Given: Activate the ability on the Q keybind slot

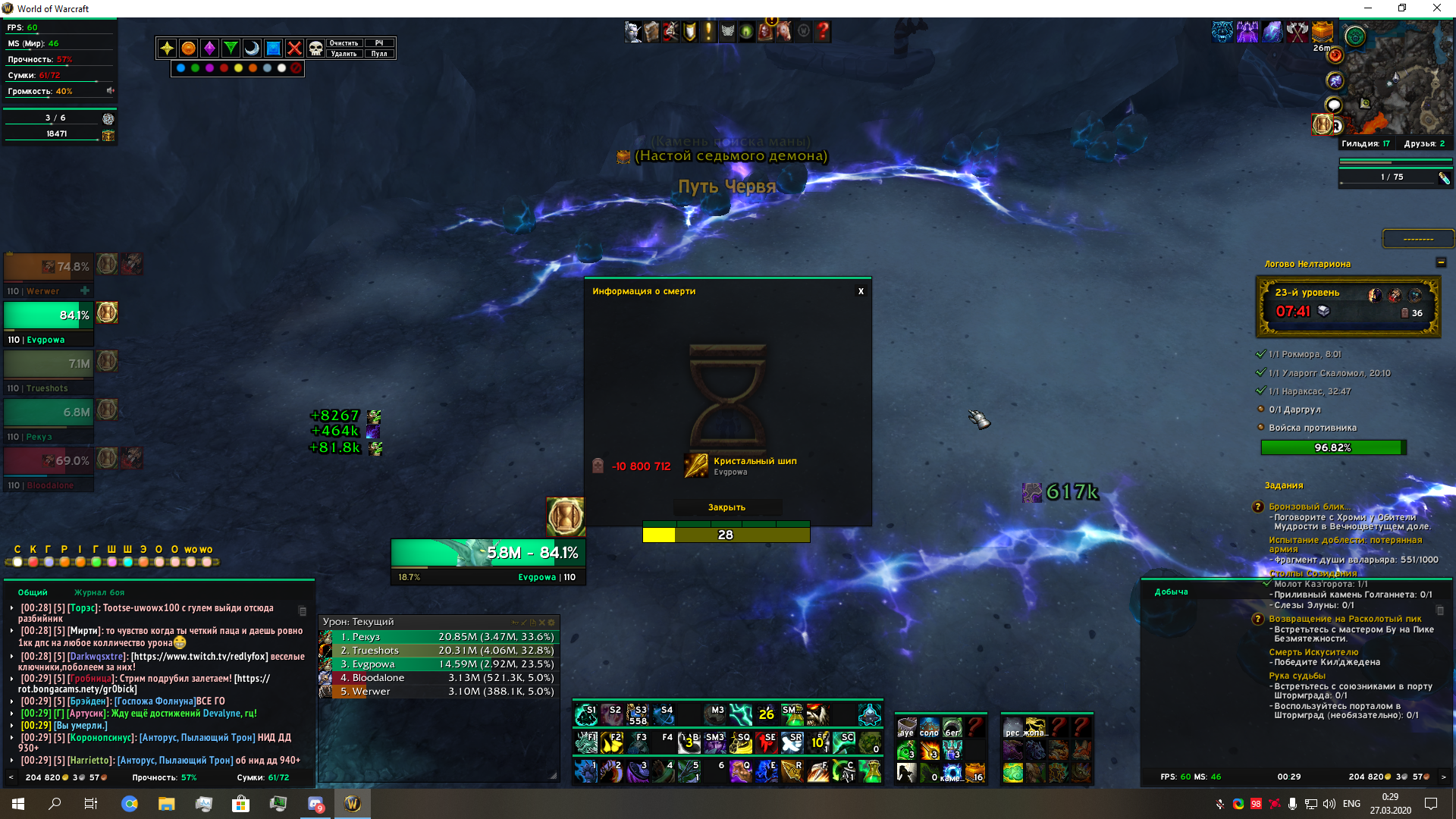Looking at the screenshot, I should (741, 771).
